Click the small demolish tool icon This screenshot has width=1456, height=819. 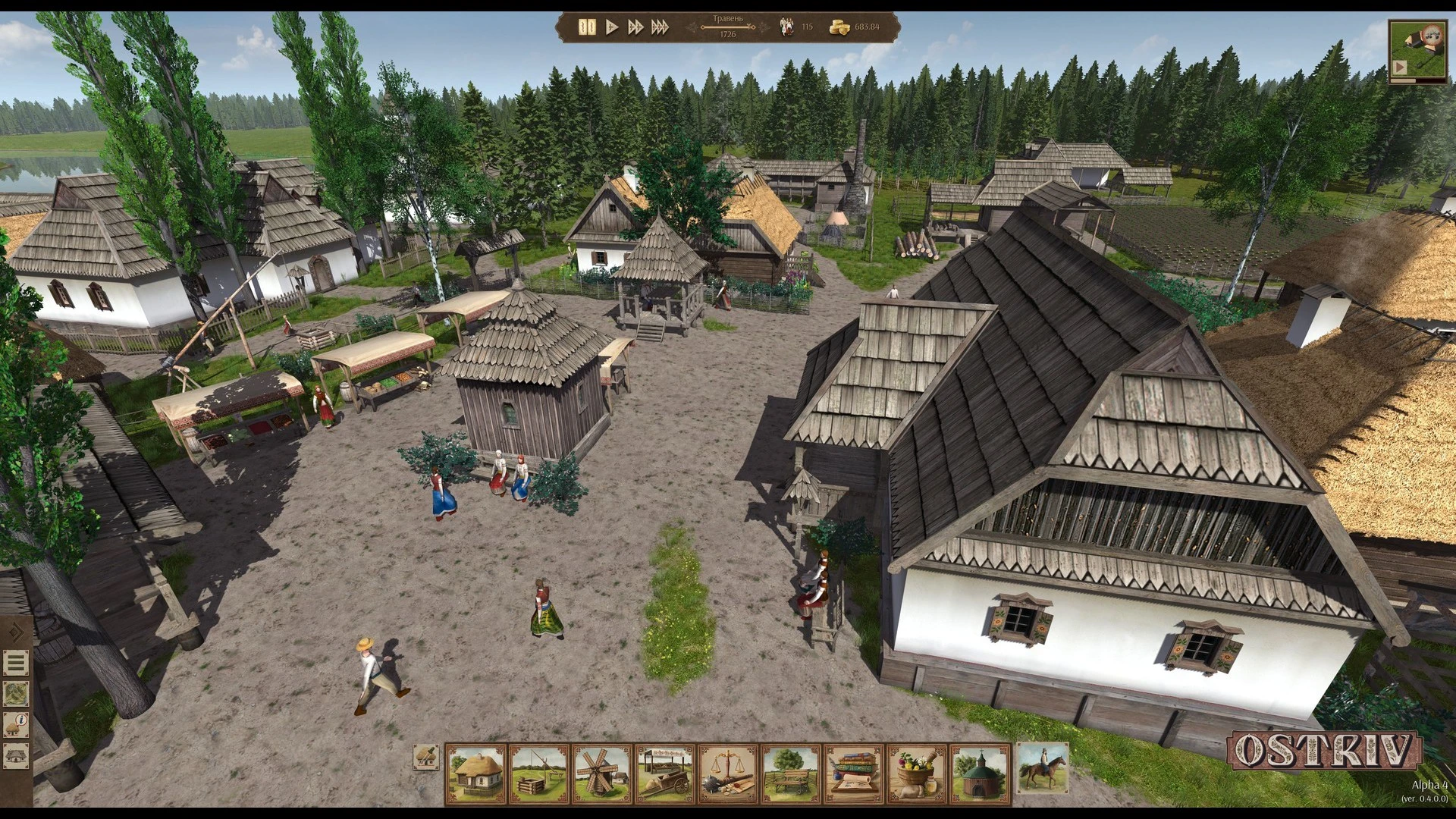426,756
